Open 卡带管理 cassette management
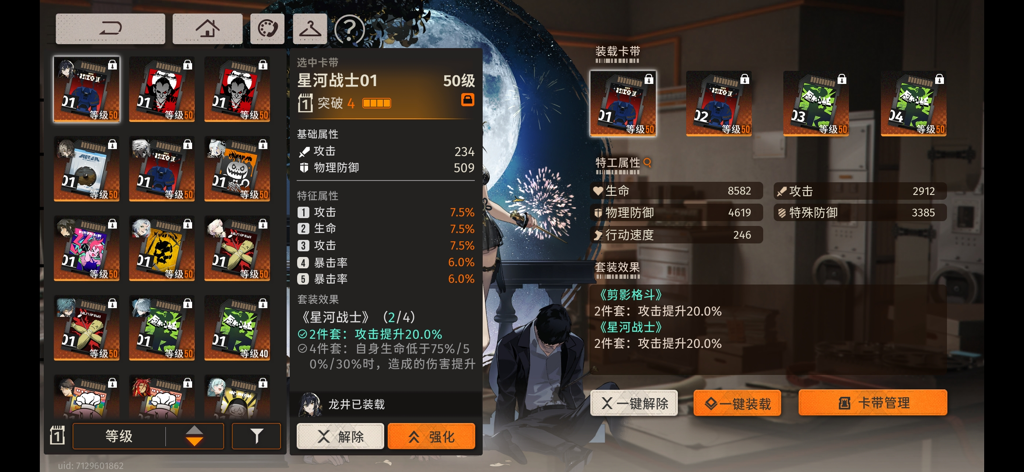1024x472 pixels. coord(872,403)
